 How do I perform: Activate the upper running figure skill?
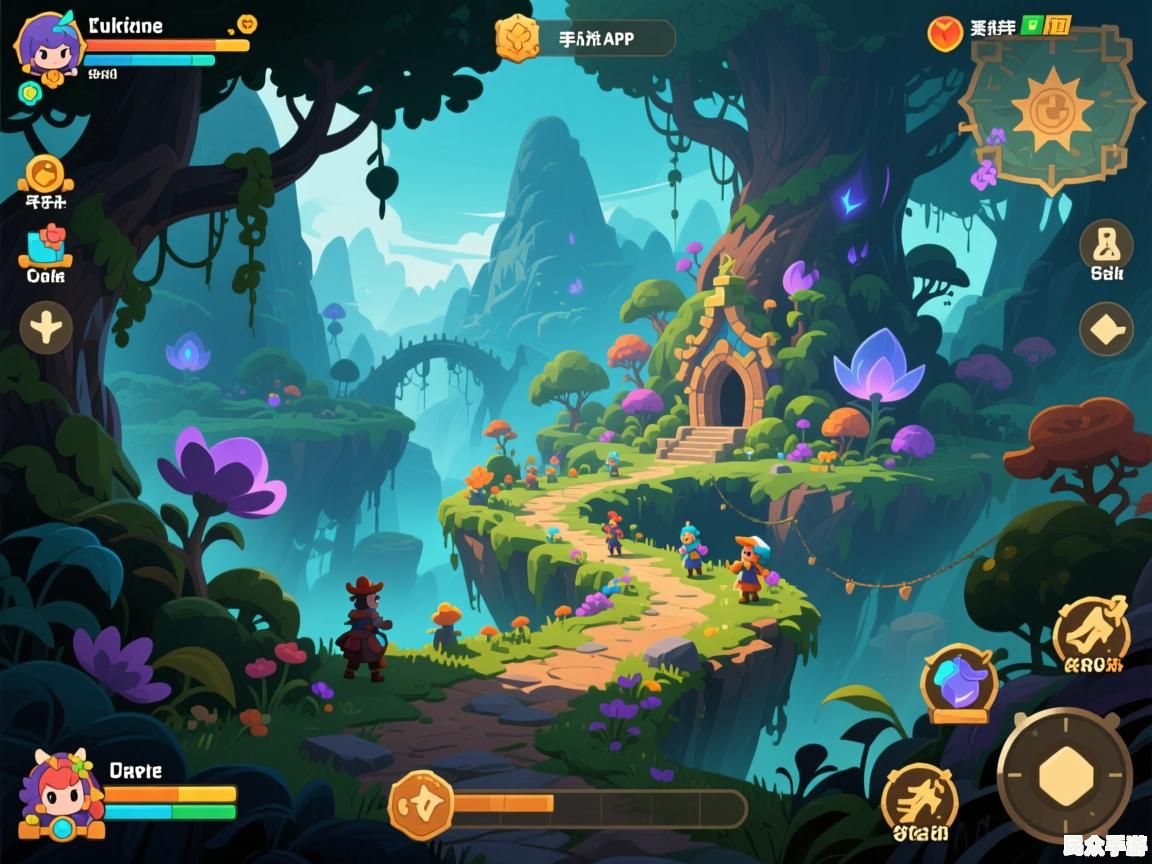pyautogui.click(x=1091, y=630)
